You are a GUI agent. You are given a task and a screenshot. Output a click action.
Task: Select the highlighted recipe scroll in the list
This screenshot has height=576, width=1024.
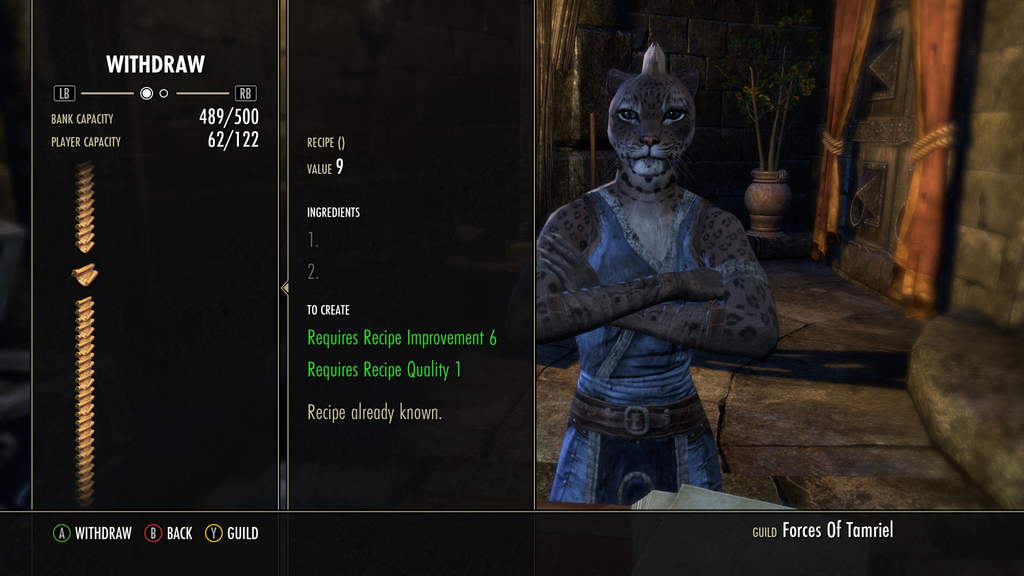click(x=84, y=273)
